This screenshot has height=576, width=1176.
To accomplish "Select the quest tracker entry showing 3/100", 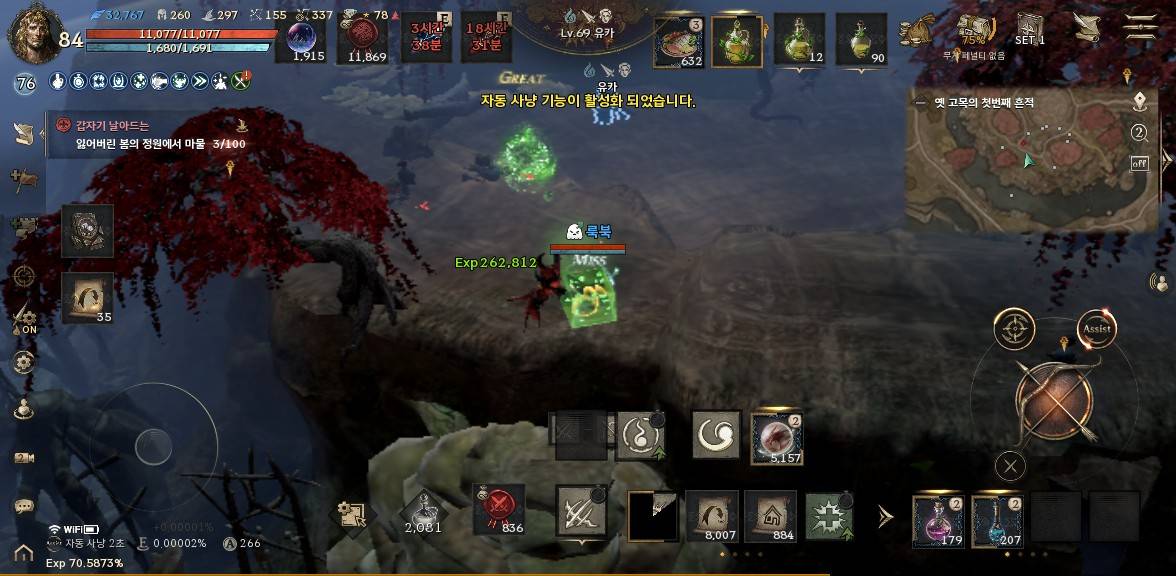I will 150,135.
